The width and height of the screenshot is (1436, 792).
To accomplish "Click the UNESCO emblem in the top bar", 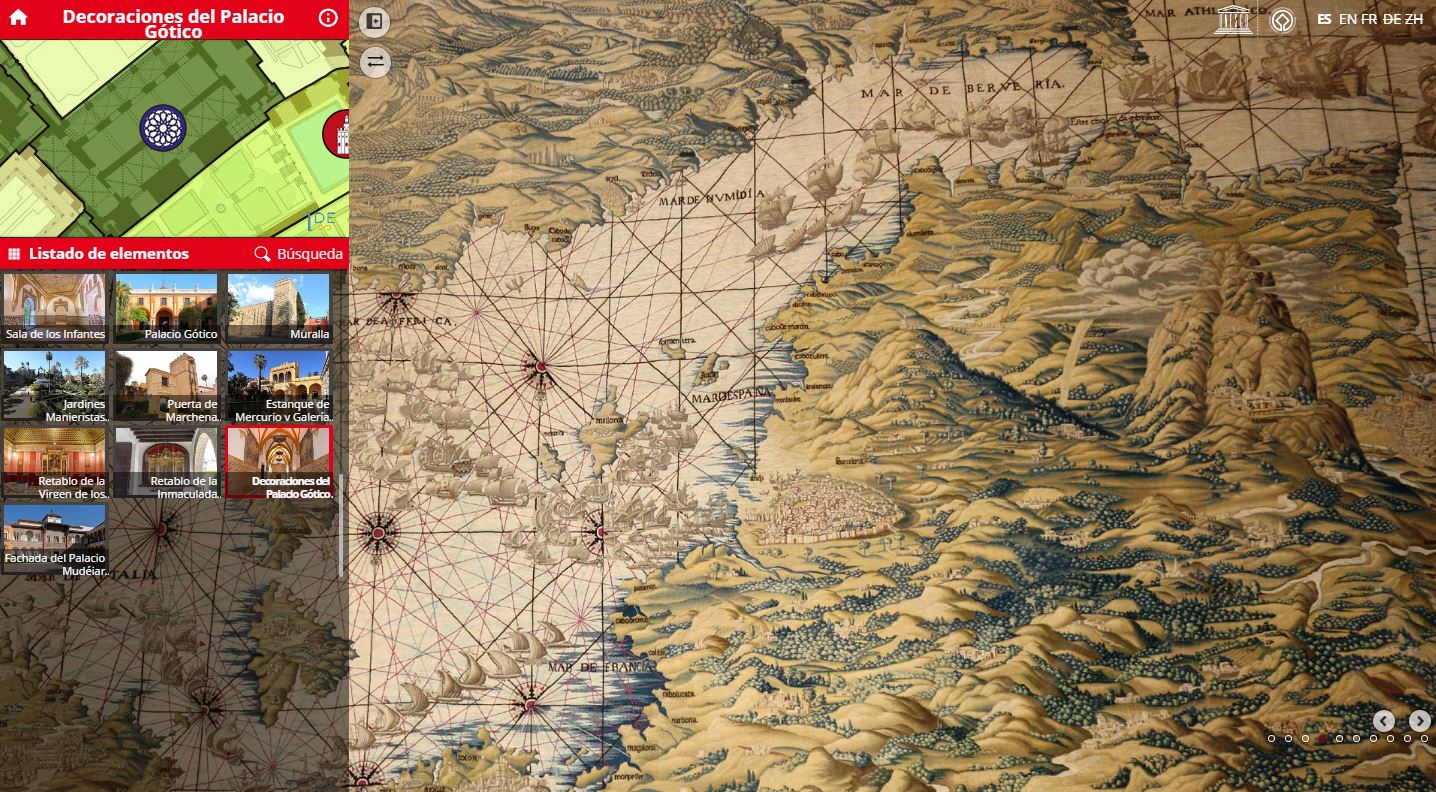I will (1233, 18).
